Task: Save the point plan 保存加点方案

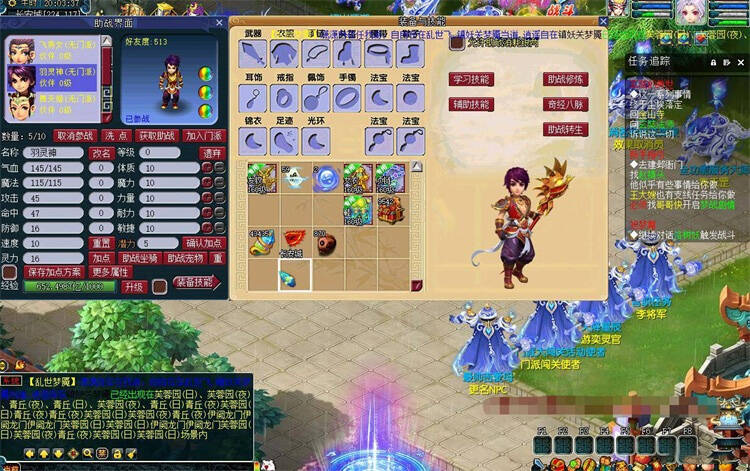Action: tap(54, 272)
